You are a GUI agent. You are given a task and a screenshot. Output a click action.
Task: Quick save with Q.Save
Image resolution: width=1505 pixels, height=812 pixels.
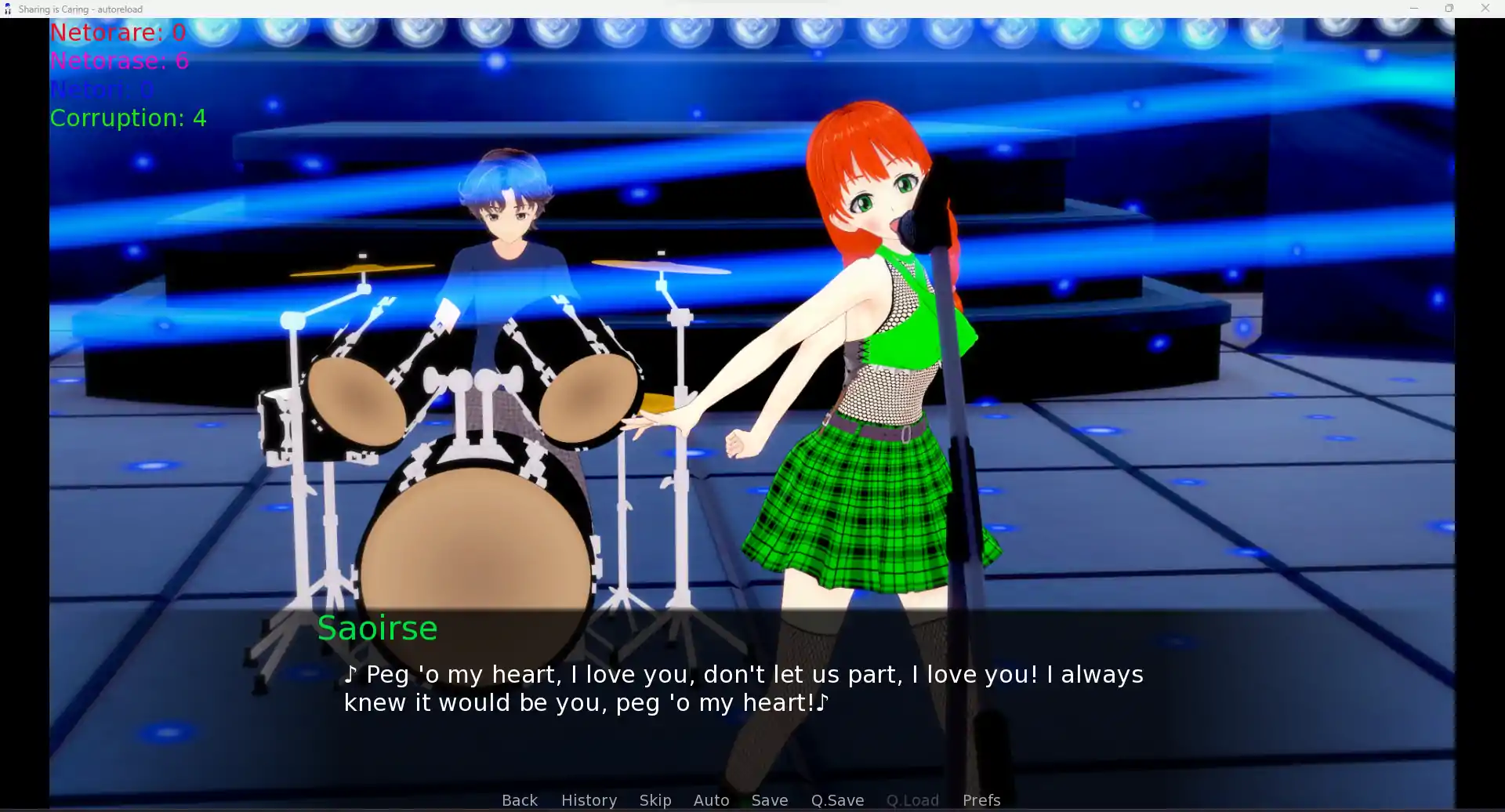(x=837, y=799)
